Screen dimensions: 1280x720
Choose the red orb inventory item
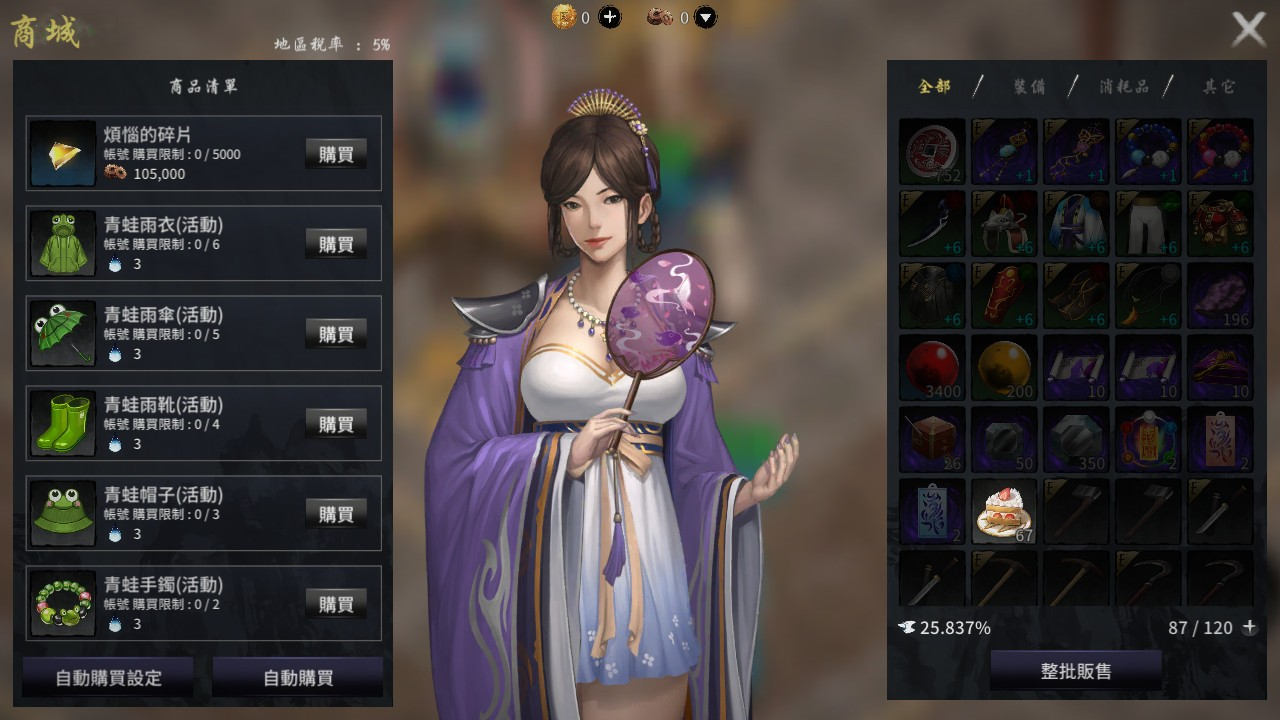click(x=932, y=368)
